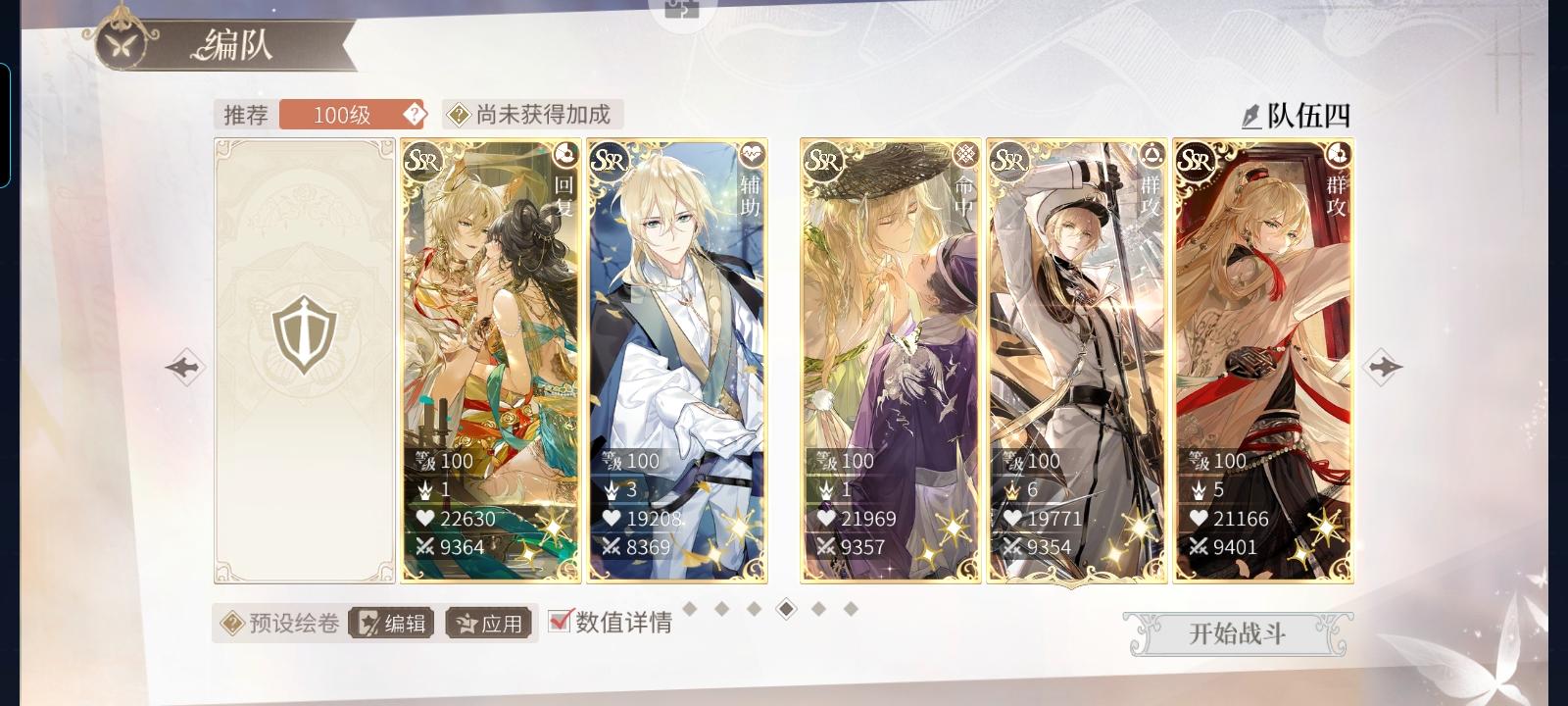
Task: Open the 尚未获得加成 question mark icon
Action: coord(457,113)
